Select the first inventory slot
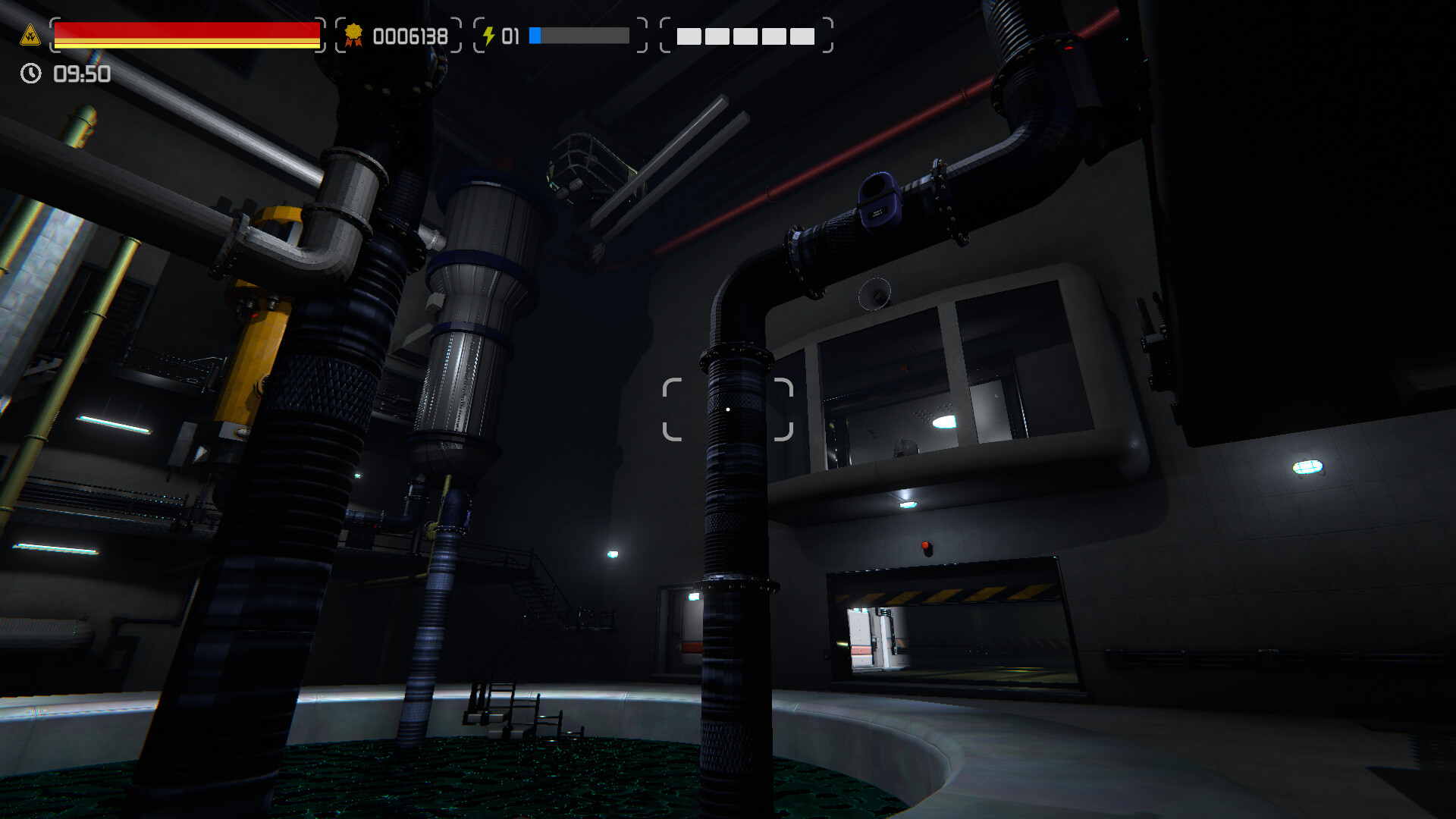Viewport: 1456px width, 819px height. coord(689,36)
